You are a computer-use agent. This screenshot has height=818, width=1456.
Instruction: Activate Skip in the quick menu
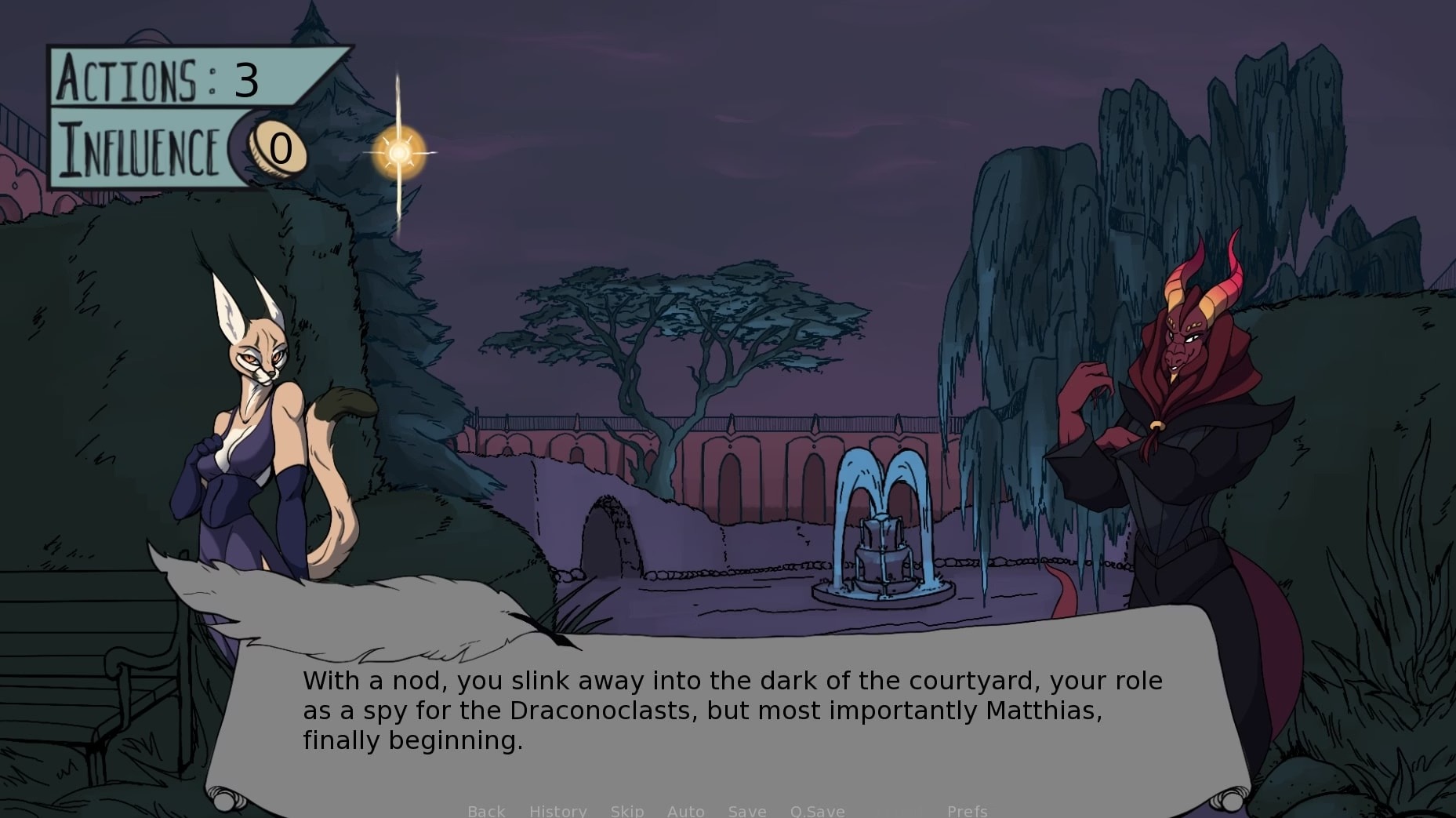626,811
